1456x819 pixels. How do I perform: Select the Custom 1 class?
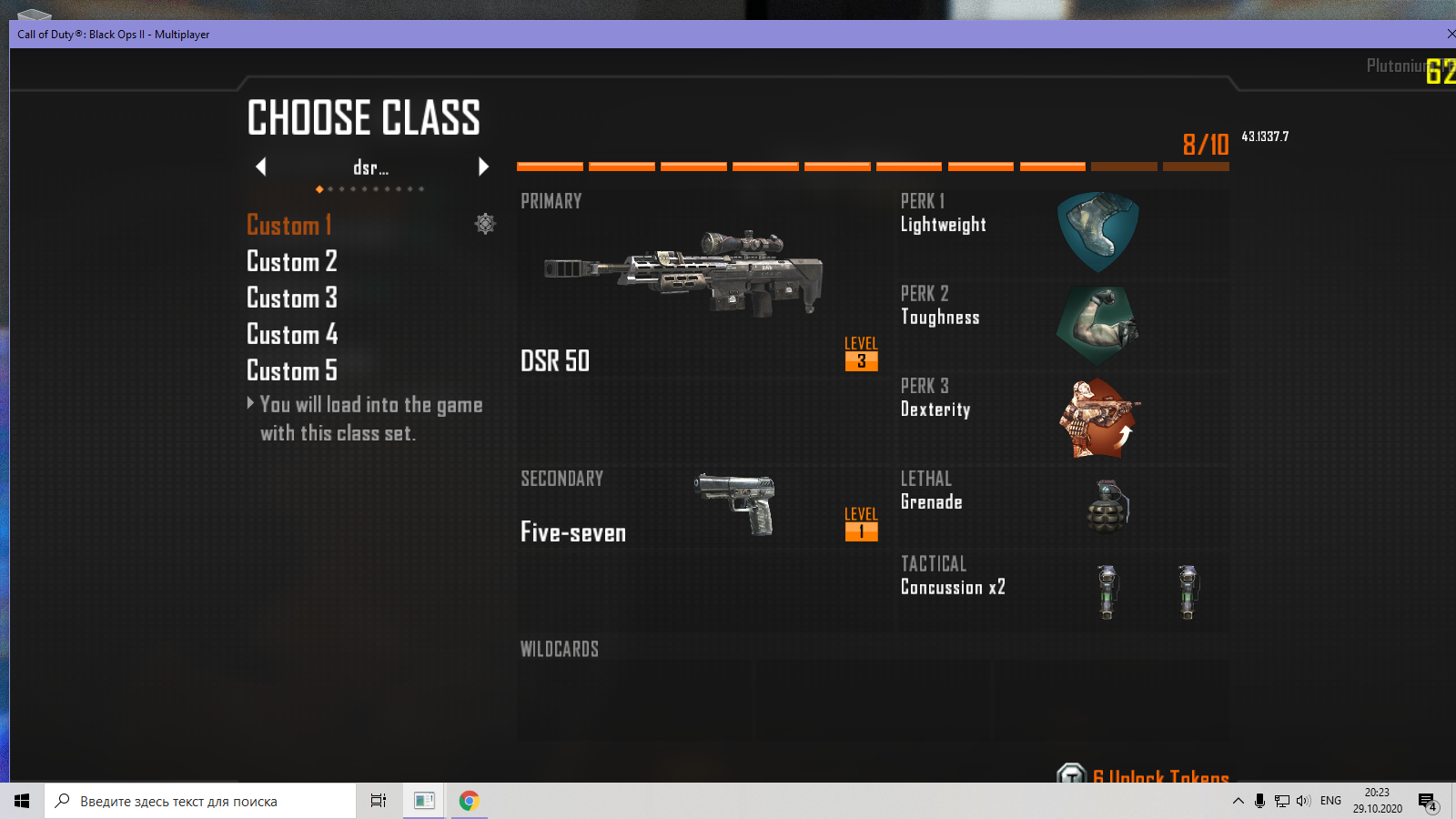point(289,225)
